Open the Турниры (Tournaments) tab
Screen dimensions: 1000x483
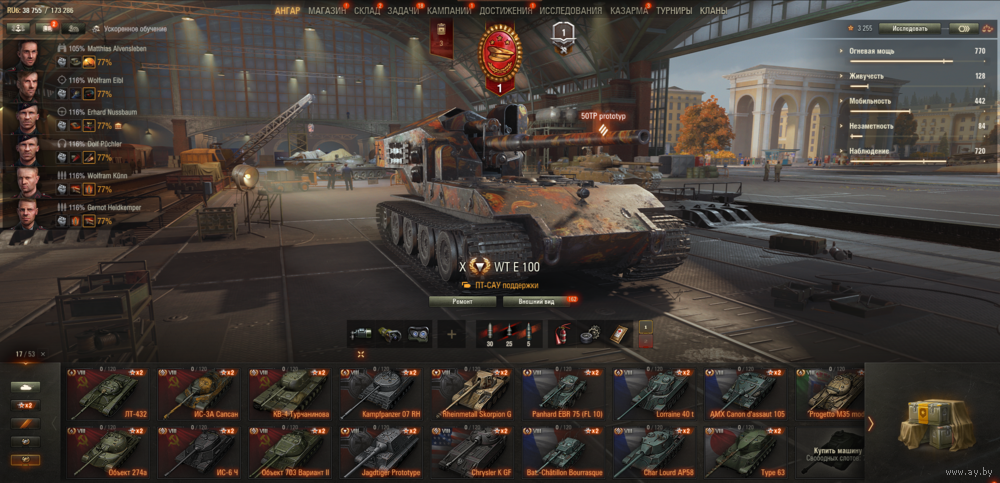point(674,10)
